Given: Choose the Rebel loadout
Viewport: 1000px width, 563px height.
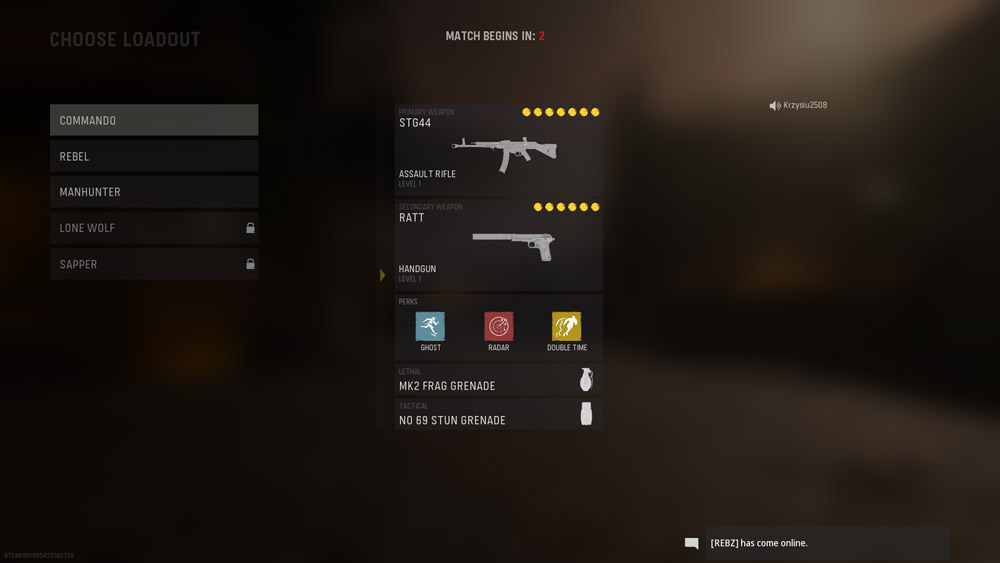Looking at the screenshot, I should pyautogui.click(x=154, y=156).
